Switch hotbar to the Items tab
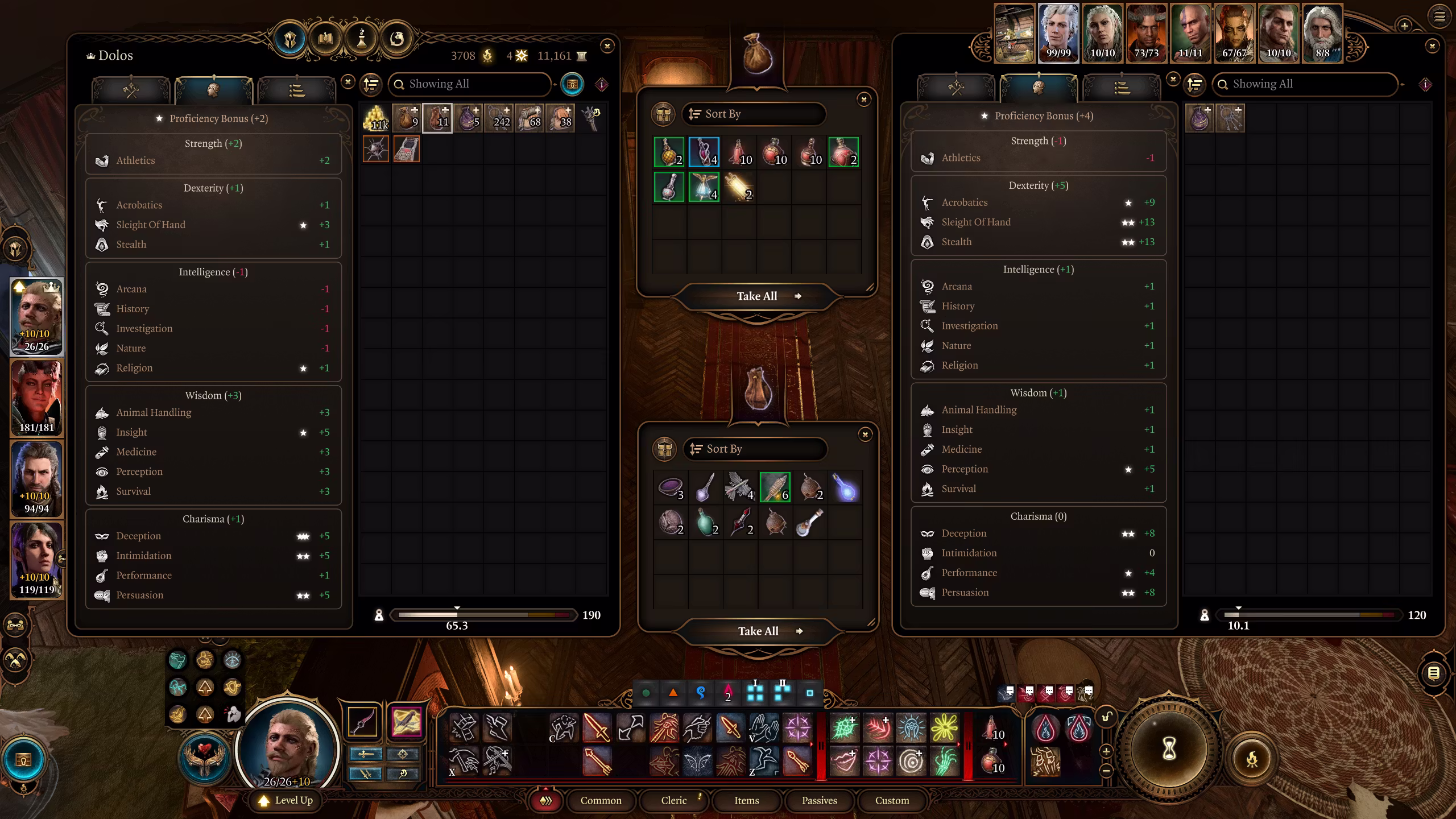Screen dimensions: 1456x819 (x=746, y=800)
